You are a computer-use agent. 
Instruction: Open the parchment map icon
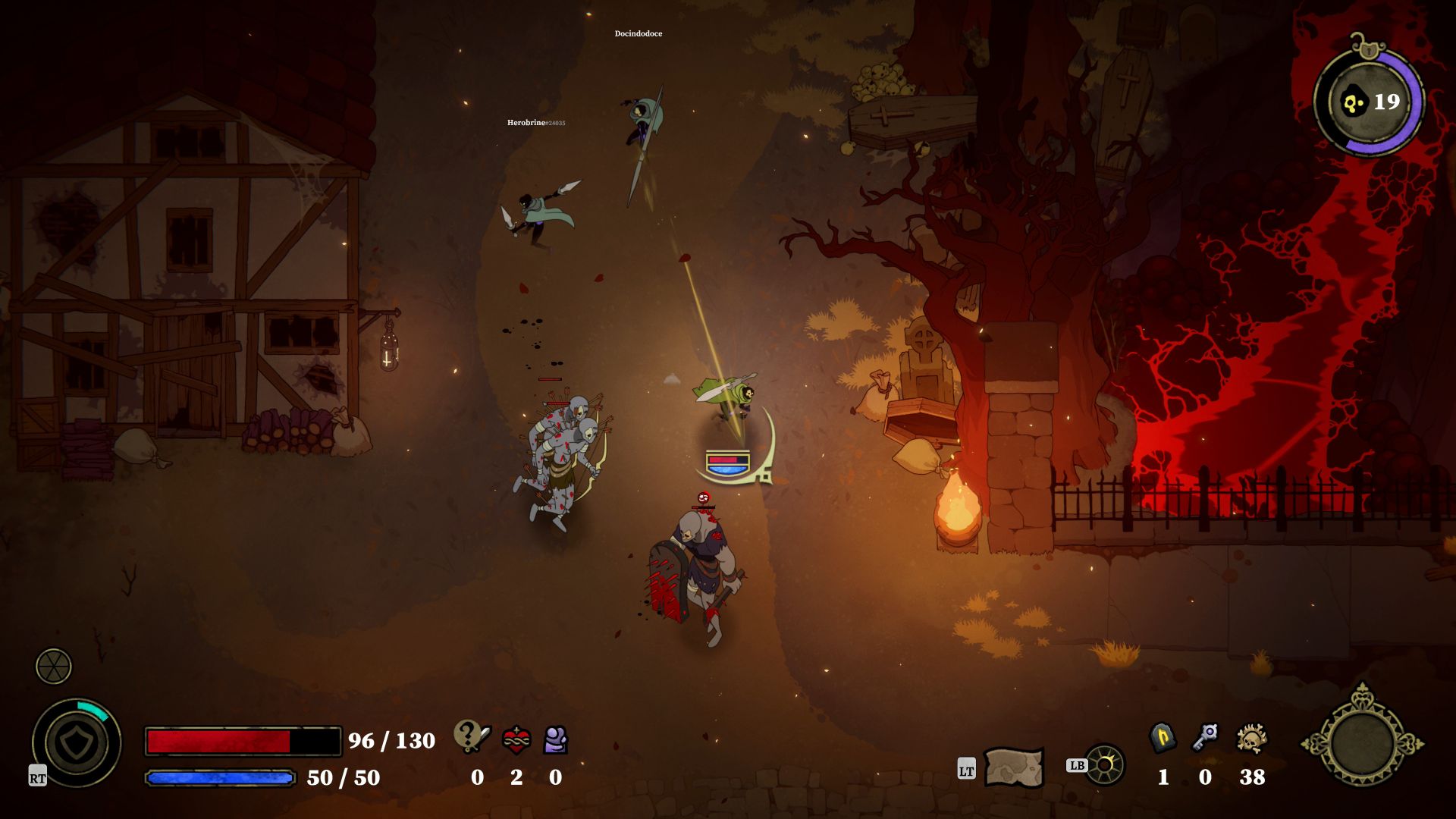pos(1014,767)
